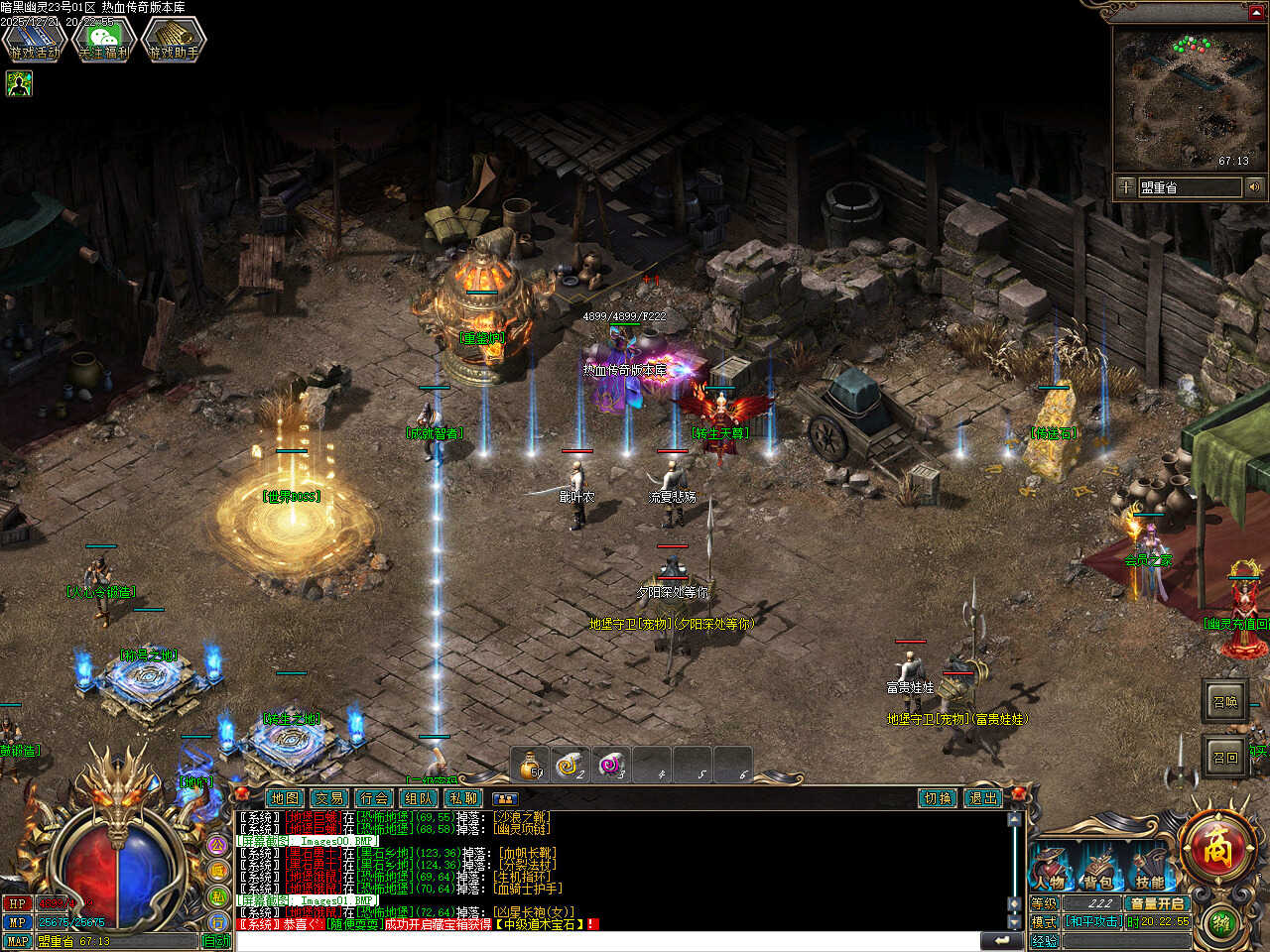
Task: Click the minimap view
Action: coord(1188,99)
